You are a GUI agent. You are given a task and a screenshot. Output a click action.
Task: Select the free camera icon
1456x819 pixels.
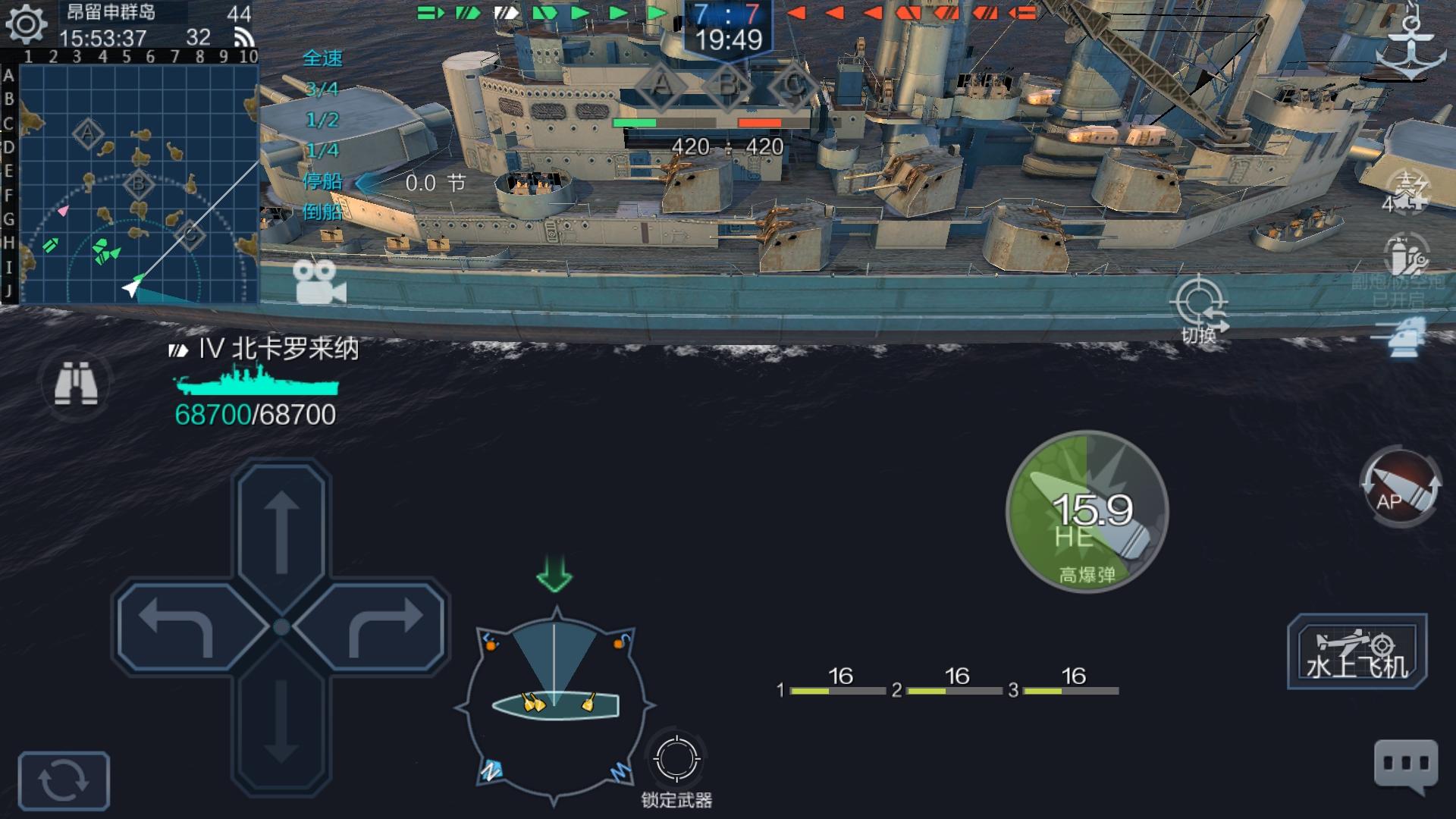(x=316, y=282)
